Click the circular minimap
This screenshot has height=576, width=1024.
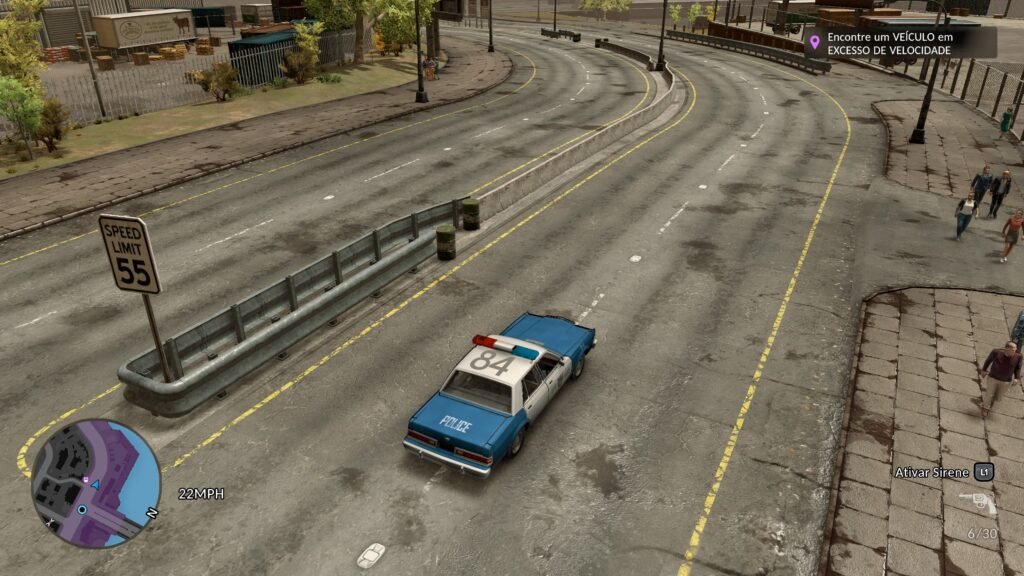click(95, 483)
